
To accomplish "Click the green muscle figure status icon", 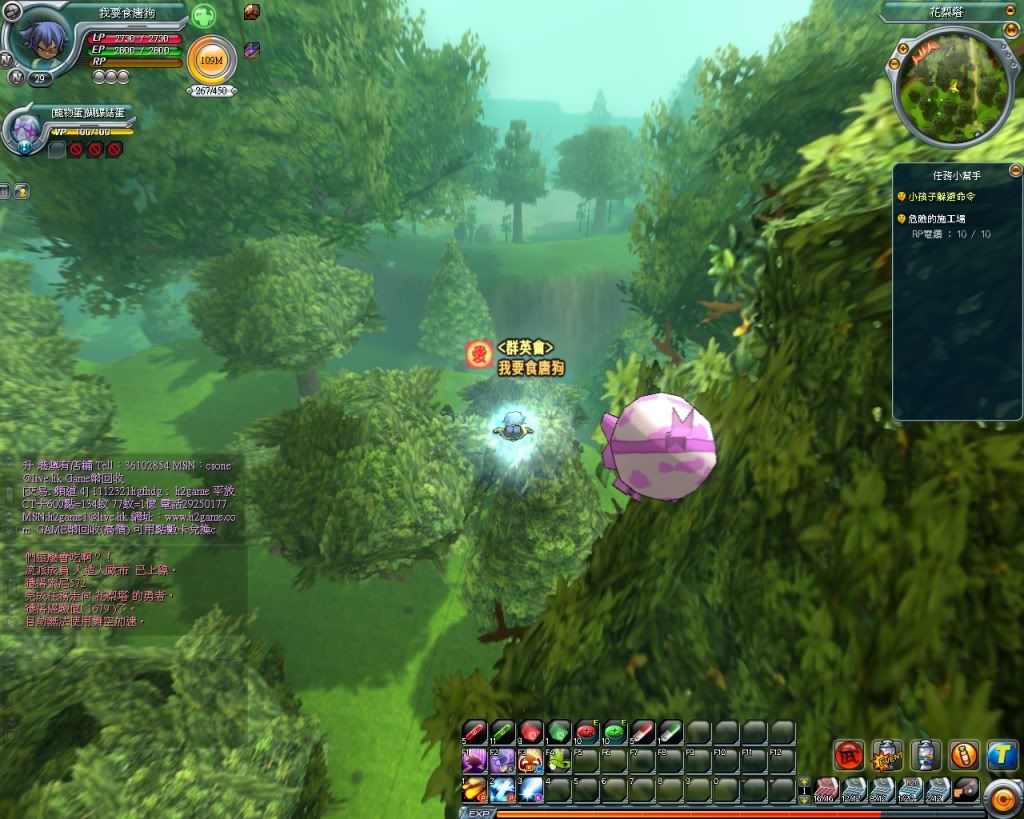I will (203, 16).
